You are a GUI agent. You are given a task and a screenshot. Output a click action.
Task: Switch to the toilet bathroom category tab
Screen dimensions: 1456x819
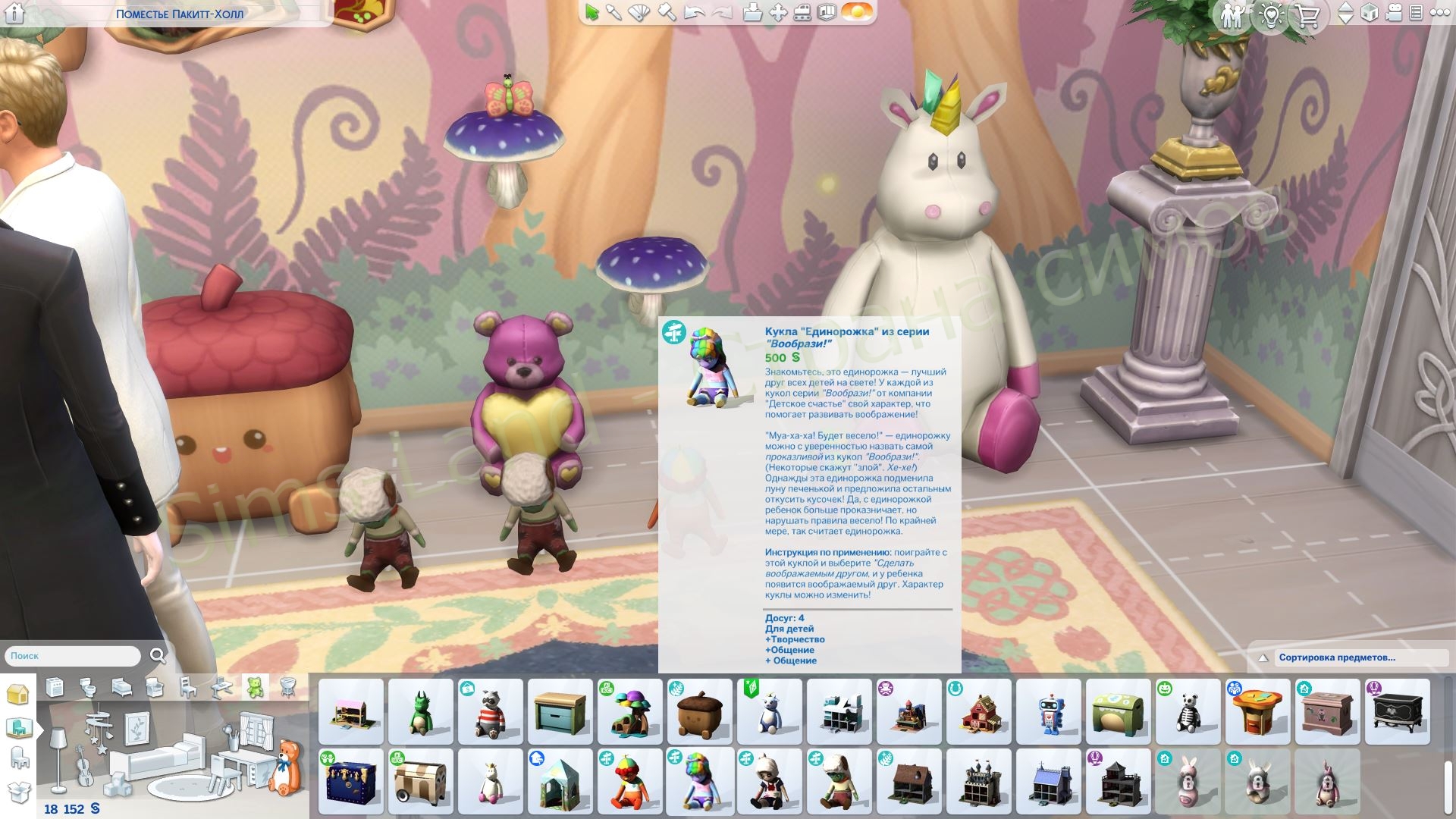88,688
